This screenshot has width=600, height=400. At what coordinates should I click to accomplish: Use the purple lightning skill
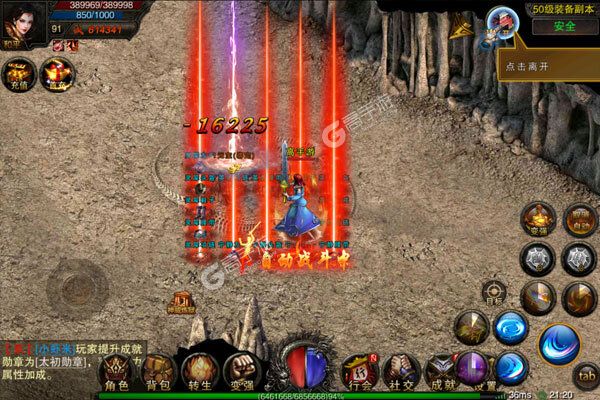(x=472, y=365)
